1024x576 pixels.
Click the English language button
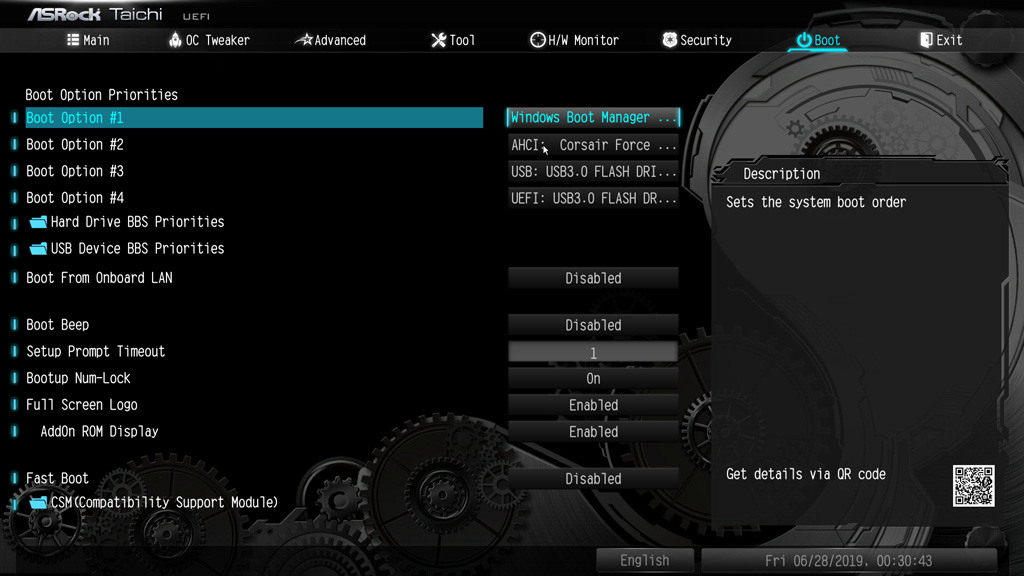tap(645, 560)
